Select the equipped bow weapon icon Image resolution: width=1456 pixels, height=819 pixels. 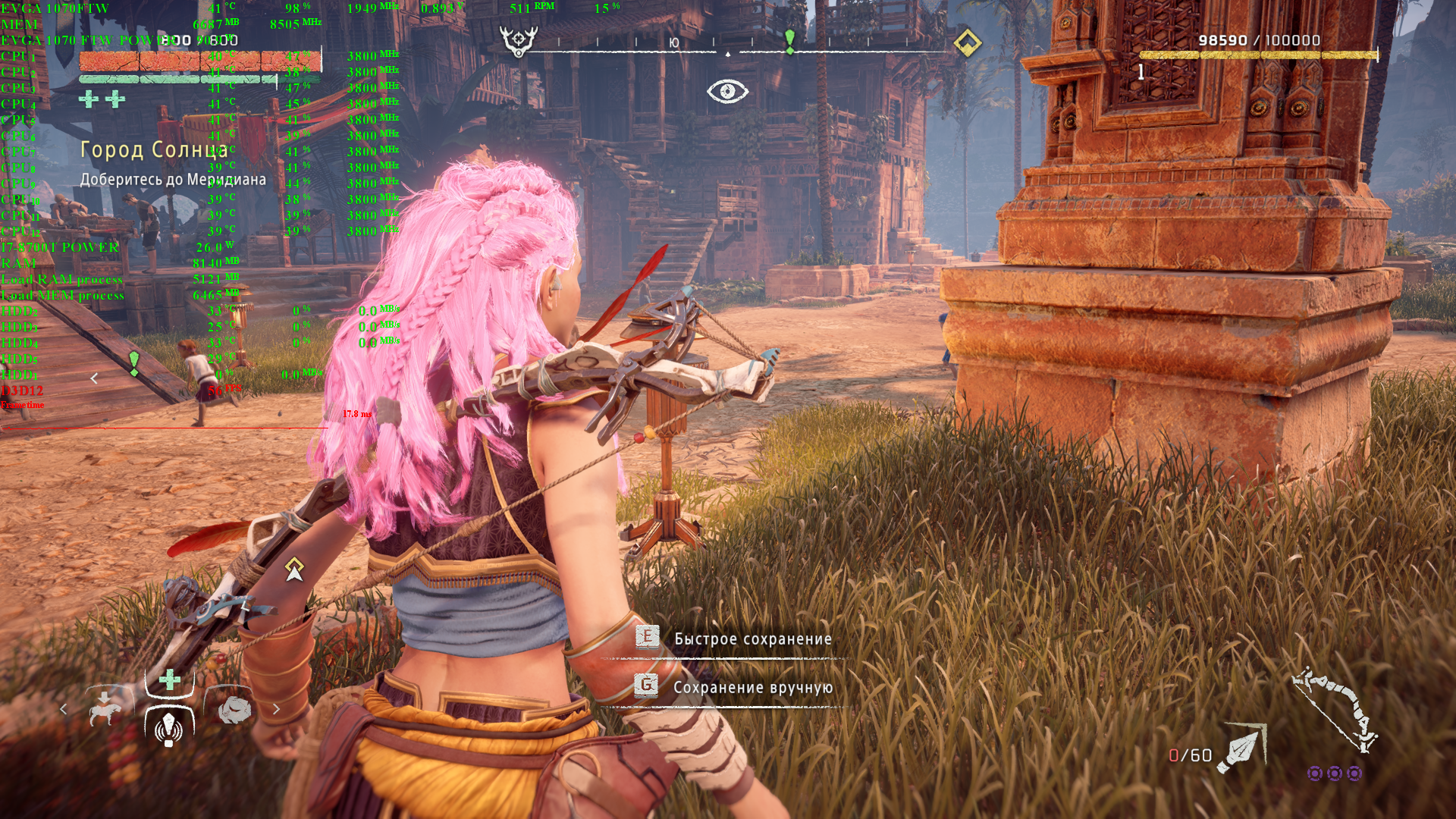(x=1335, y=711)
